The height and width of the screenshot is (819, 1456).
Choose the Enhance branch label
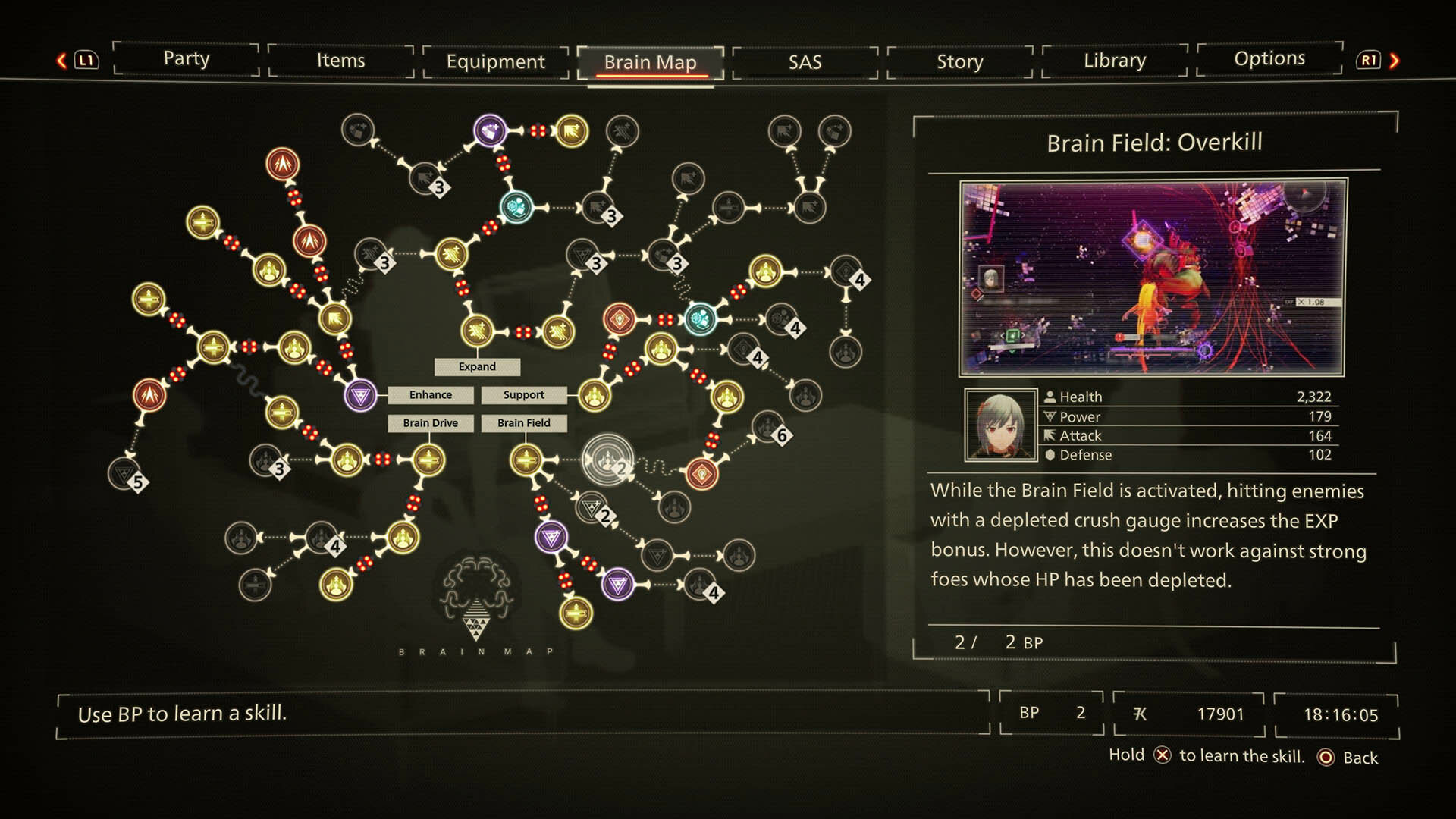(x=430, y=395)
